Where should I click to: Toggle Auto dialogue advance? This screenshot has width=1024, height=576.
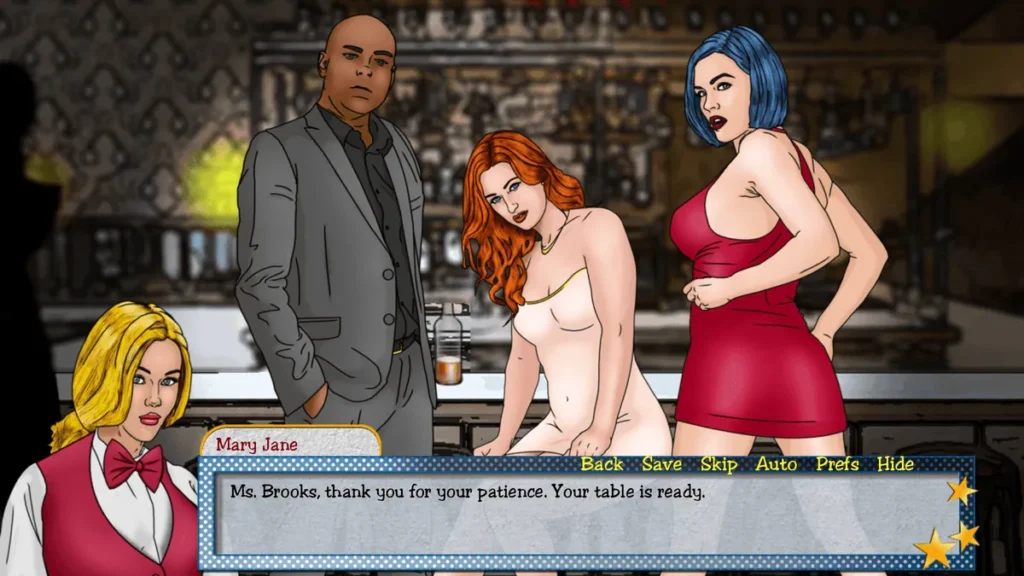click(776, 464)
